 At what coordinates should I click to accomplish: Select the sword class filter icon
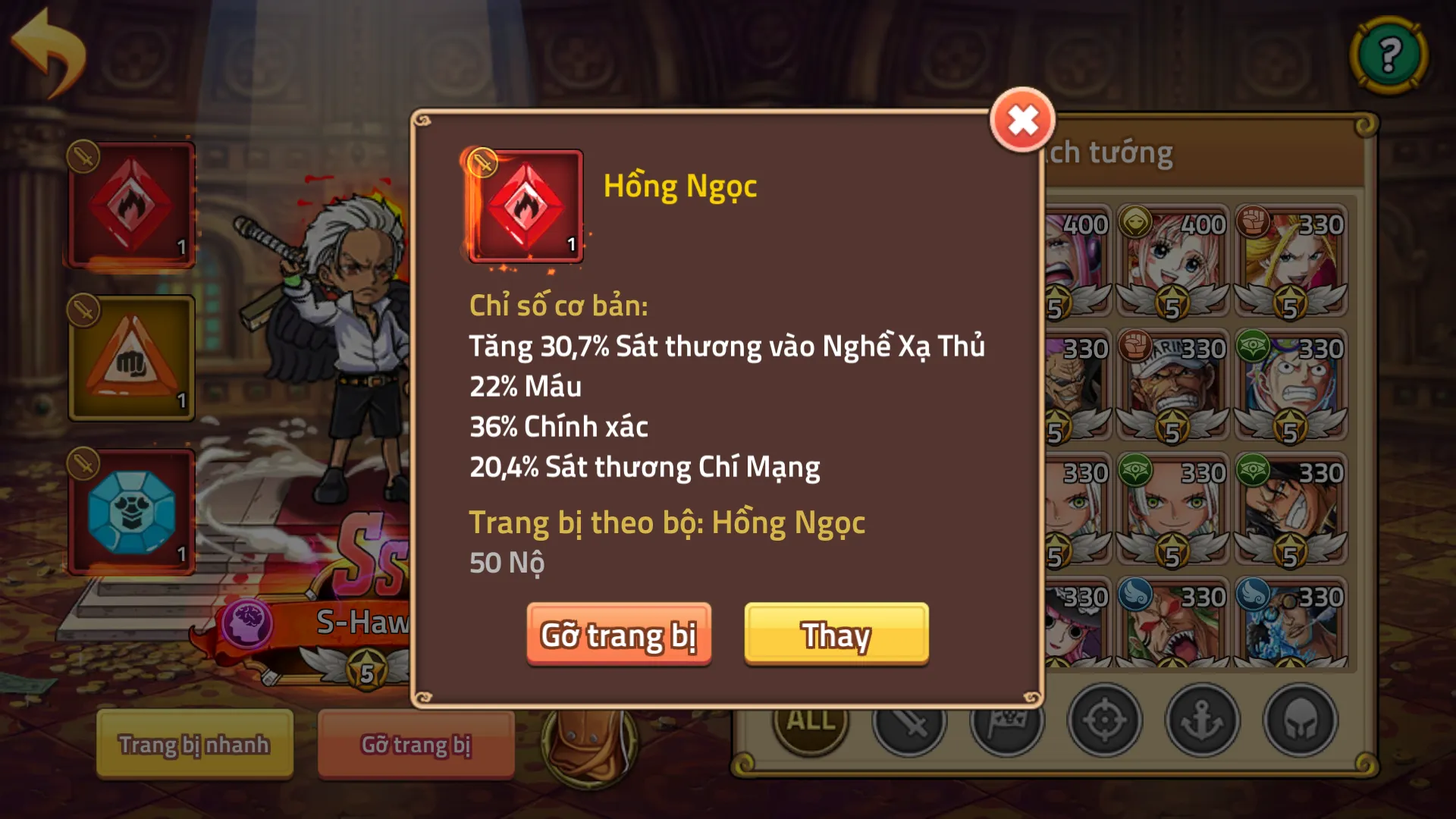(x=908, y=722)
